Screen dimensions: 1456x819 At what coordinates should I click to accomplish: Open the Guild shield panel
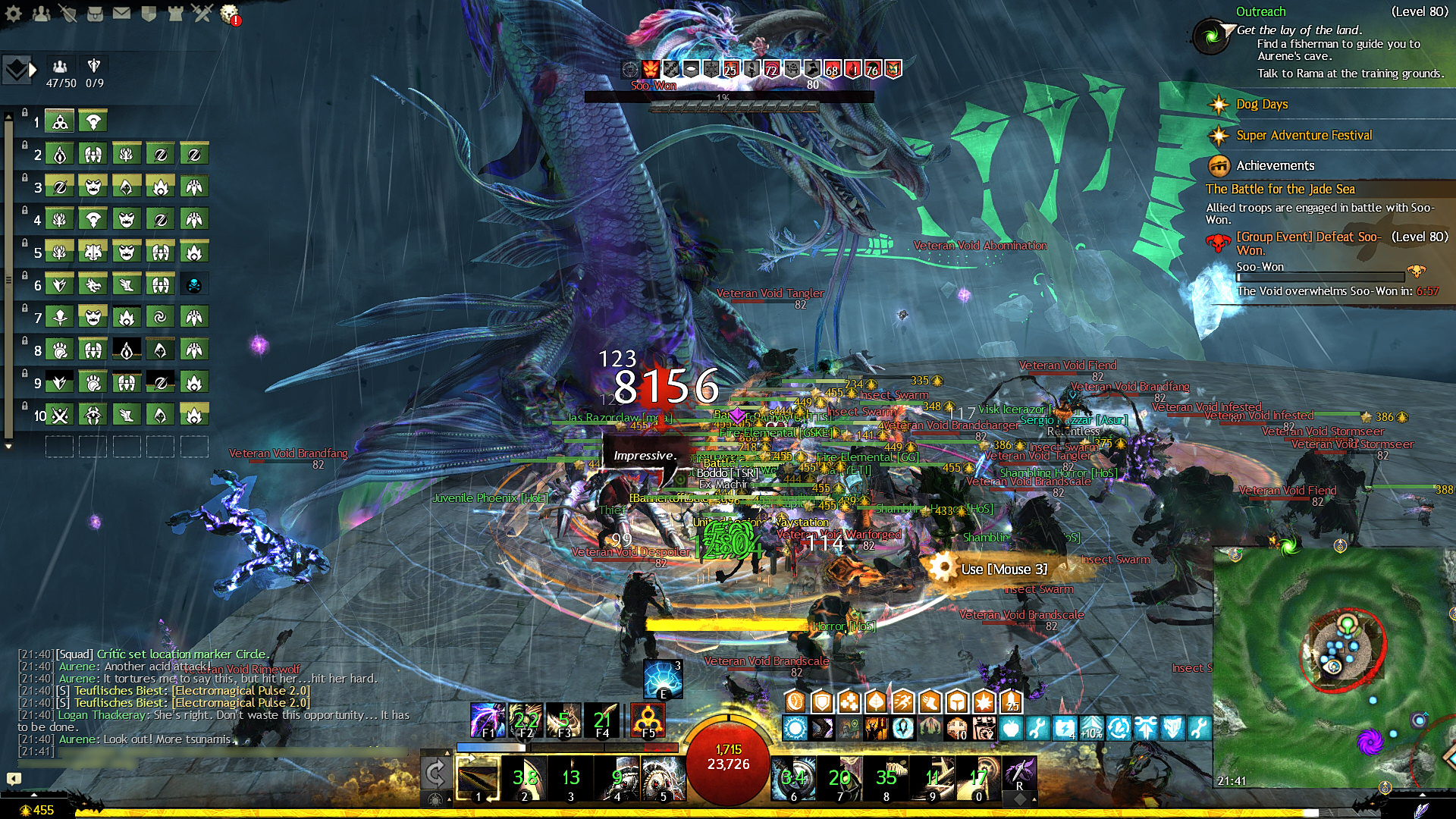coord(149,13)
